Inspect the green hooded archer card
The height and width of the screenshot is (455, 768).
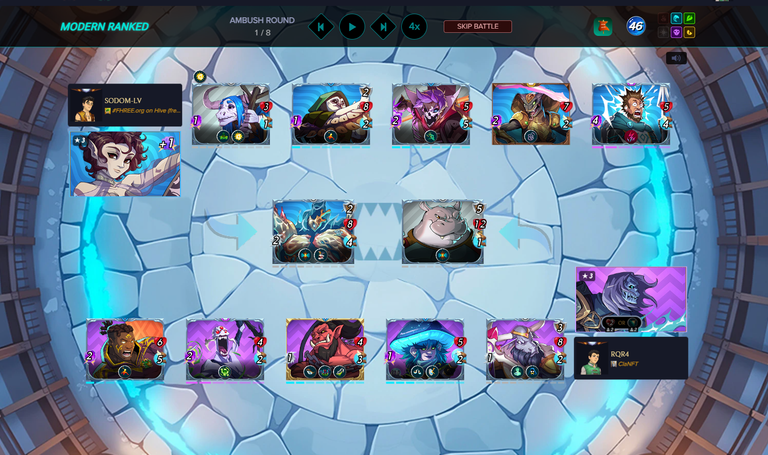[331, 114]
